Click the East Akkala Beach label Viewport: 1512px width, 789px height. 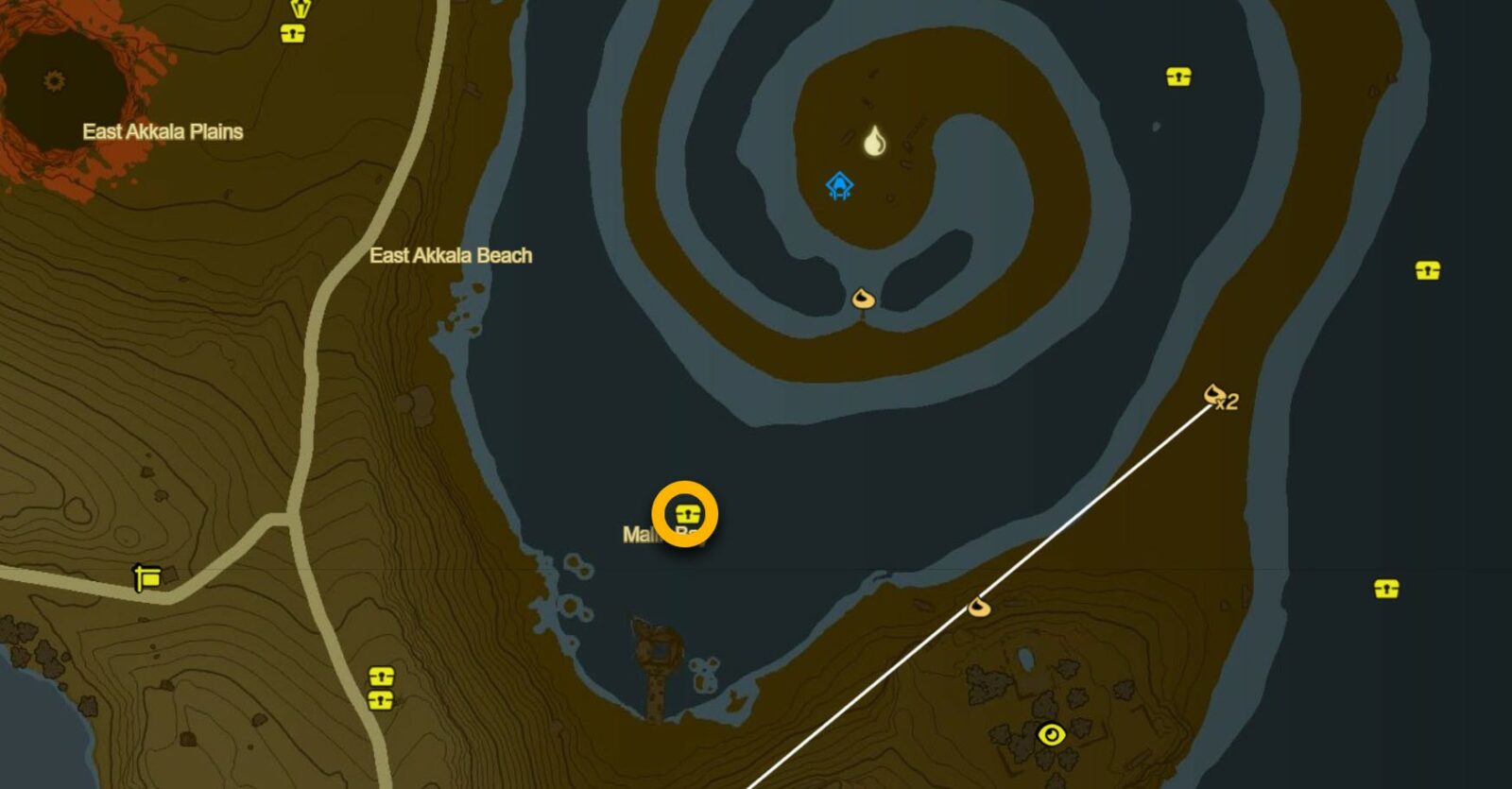[x=451, y=255]
